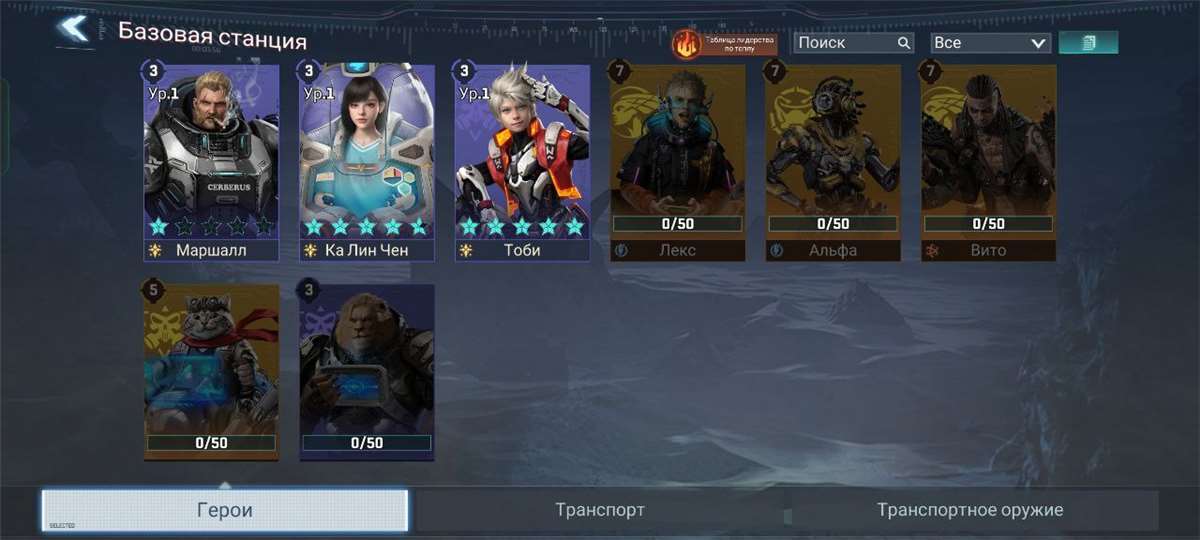View the locked Лекс hero card
Image resolution: width=1200 pixels, height=540 pixels.
pos(678,160)
